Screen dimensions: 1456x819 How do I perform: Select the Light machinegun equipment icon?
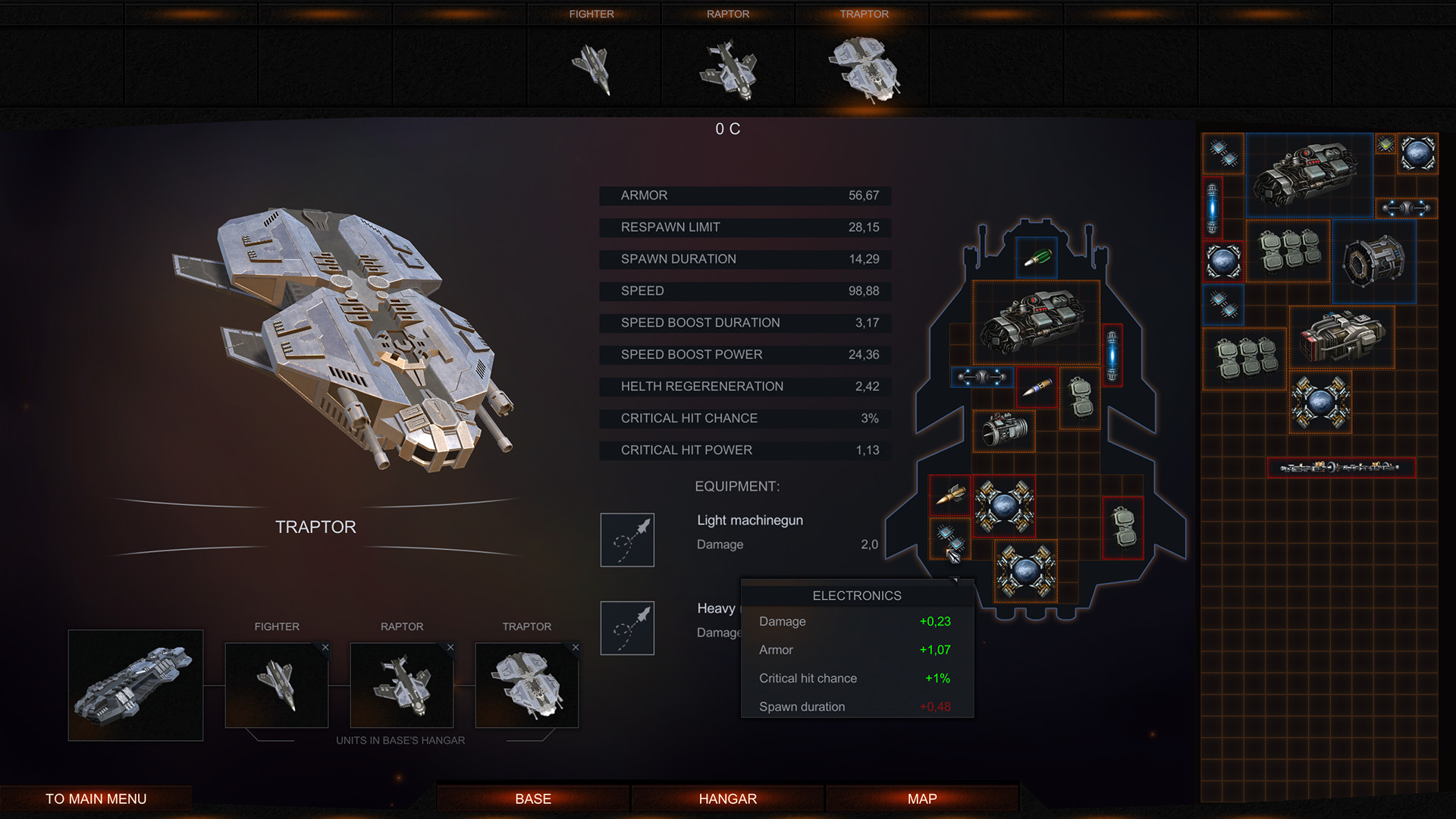627,540
